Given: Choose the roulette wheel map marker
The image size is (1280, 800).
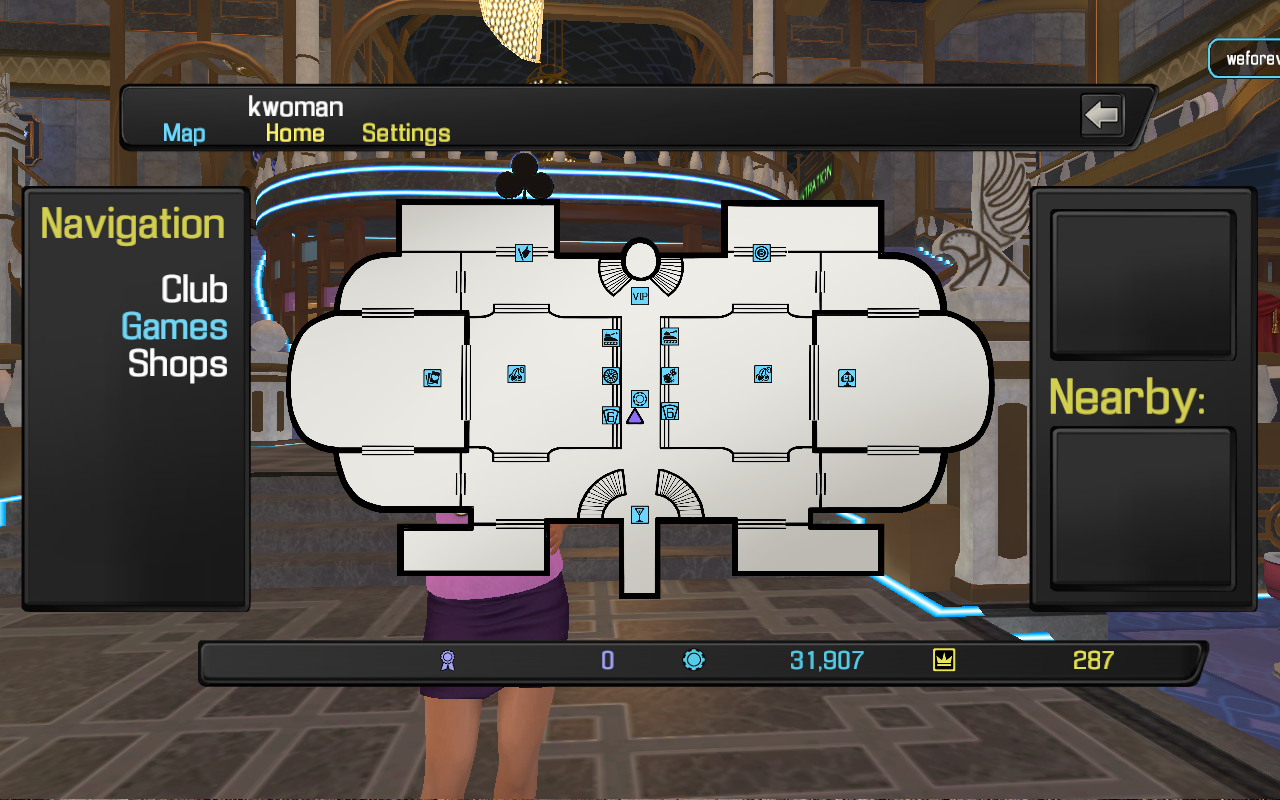Looking at the screenshot, I should click(x=611, y=376).
